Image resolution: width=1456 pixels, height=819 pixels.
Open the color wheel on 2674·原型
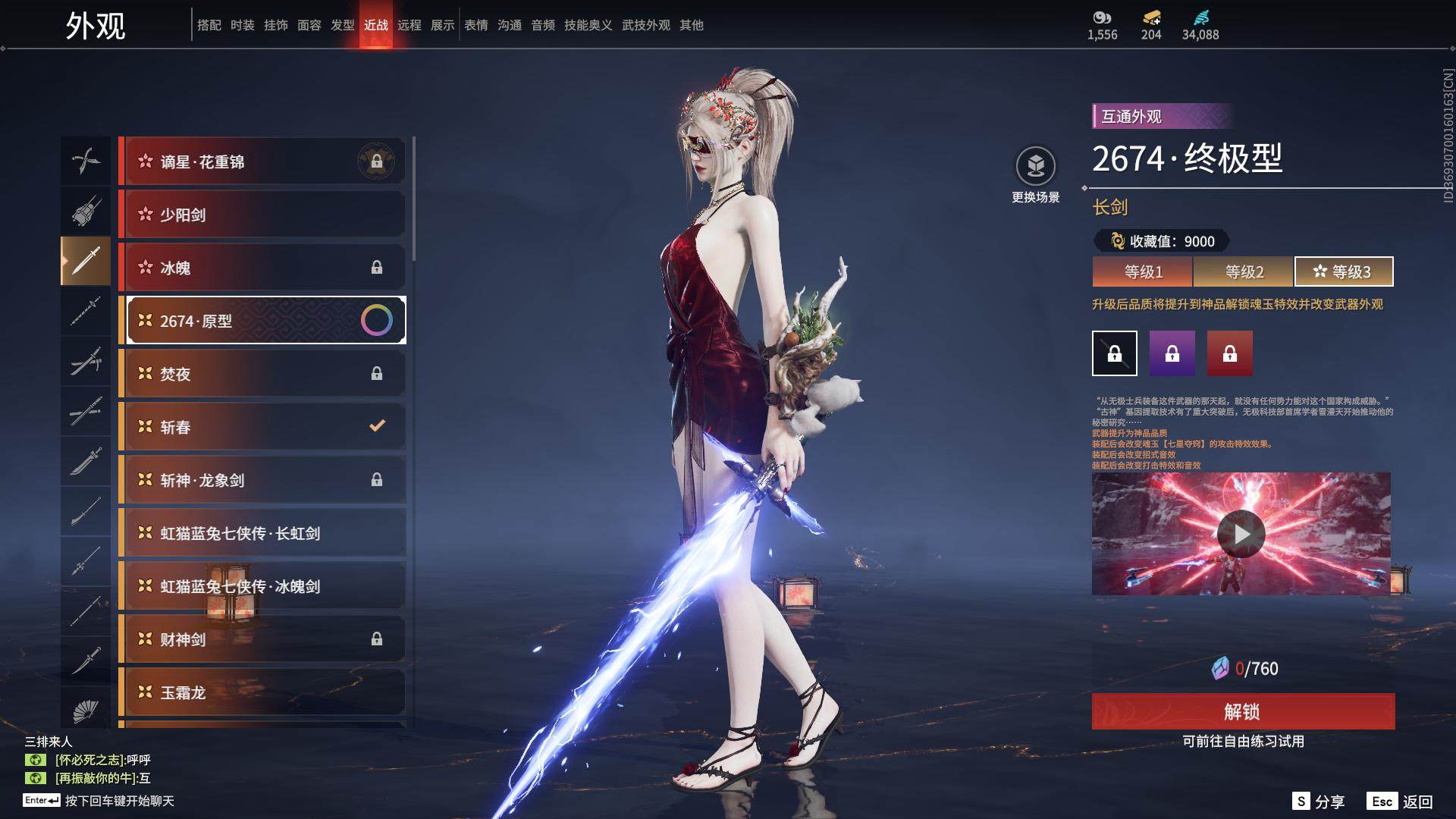pos(376,320)
